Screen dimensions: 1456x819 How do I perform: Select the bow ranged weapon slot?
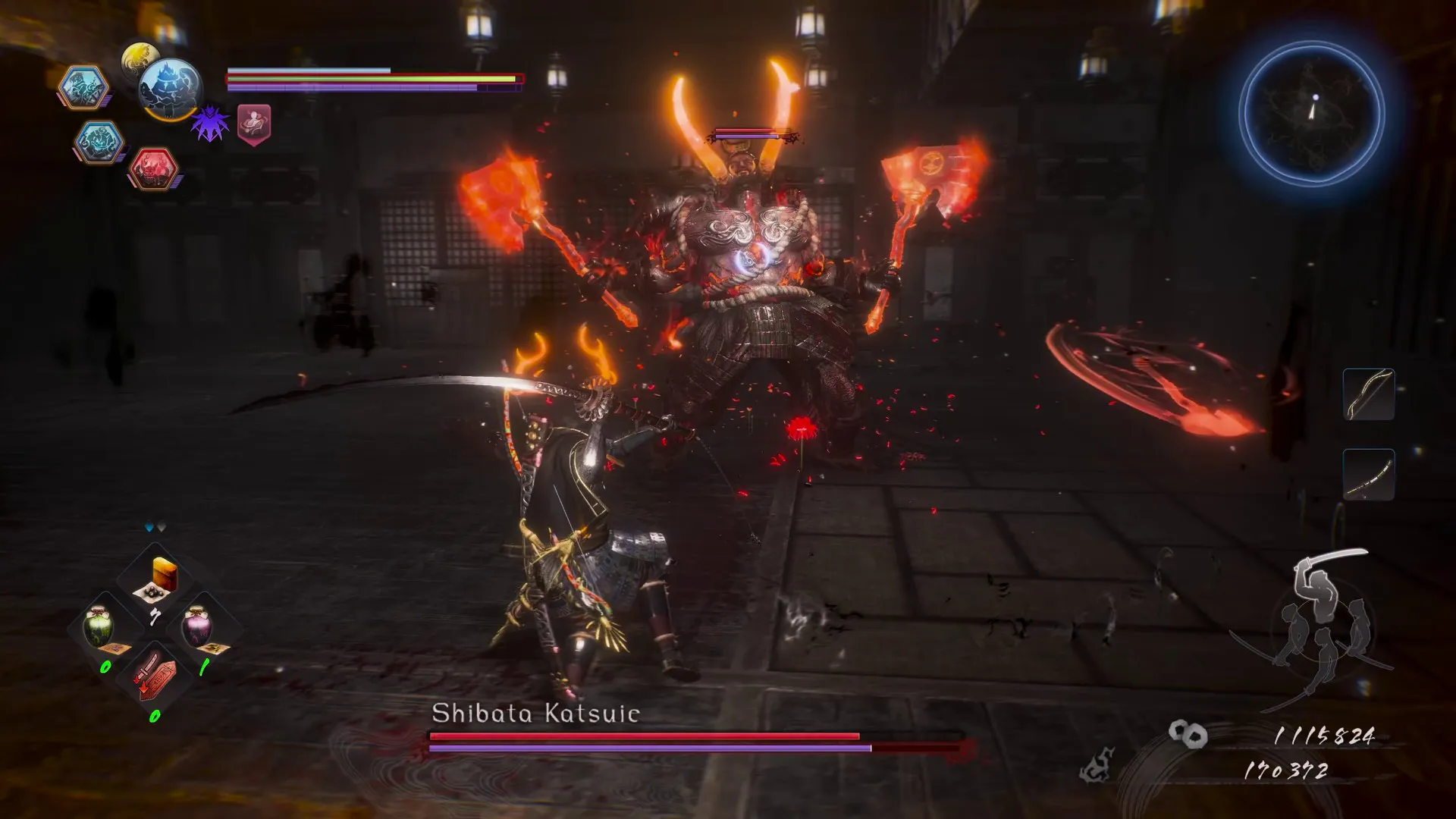1368,394
